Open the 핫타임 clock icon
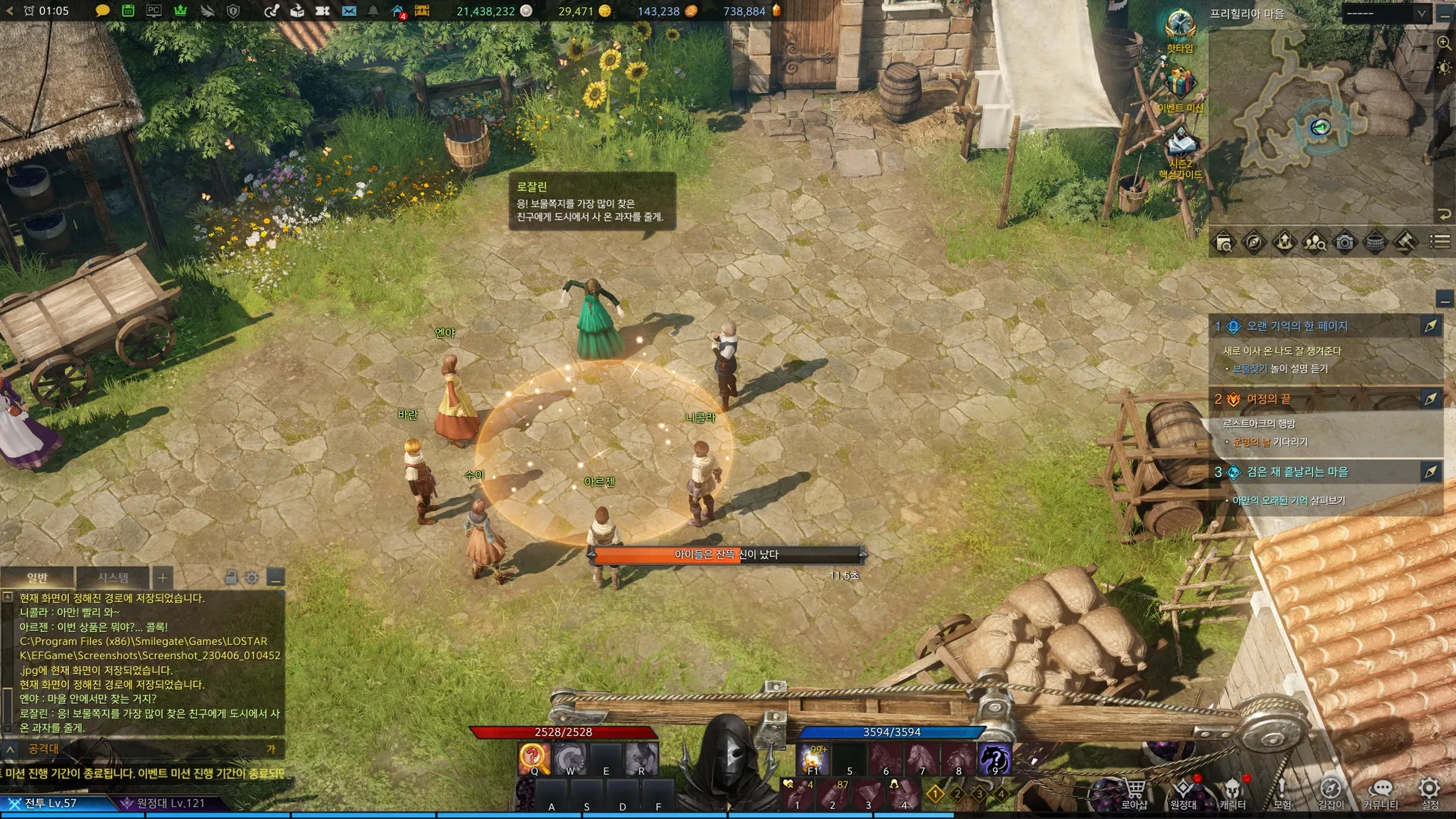The image size is (1456, 819). 1179,26
